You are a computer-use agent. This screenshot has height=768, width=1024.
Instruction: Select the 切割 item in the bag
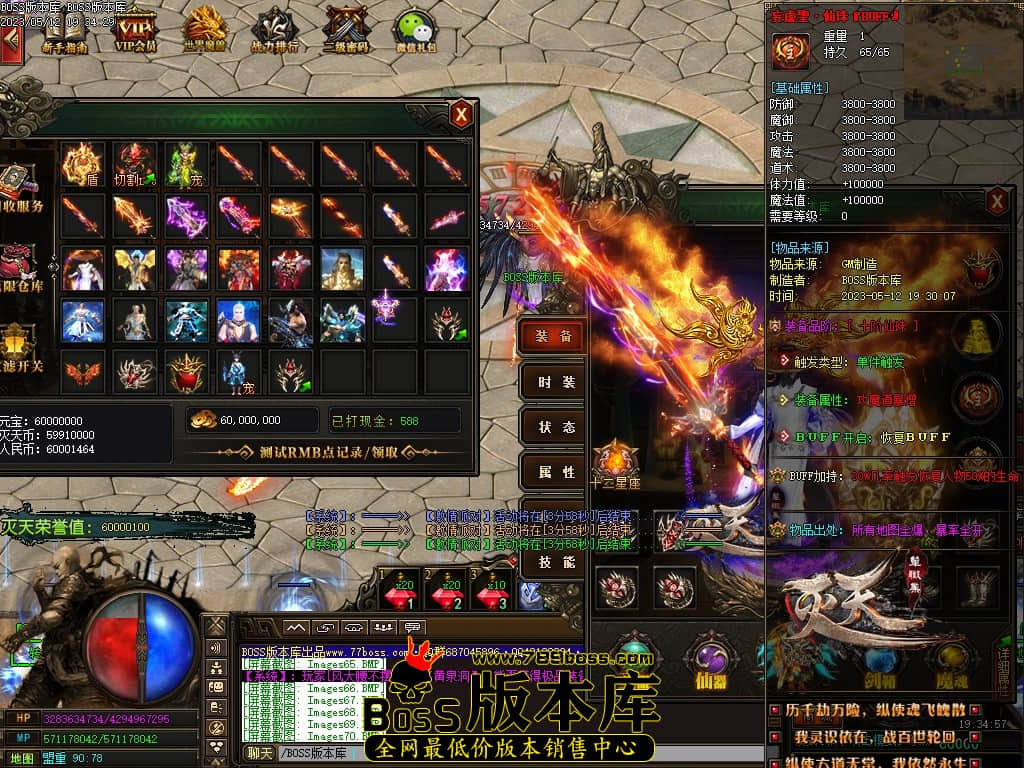click(134, 163)
